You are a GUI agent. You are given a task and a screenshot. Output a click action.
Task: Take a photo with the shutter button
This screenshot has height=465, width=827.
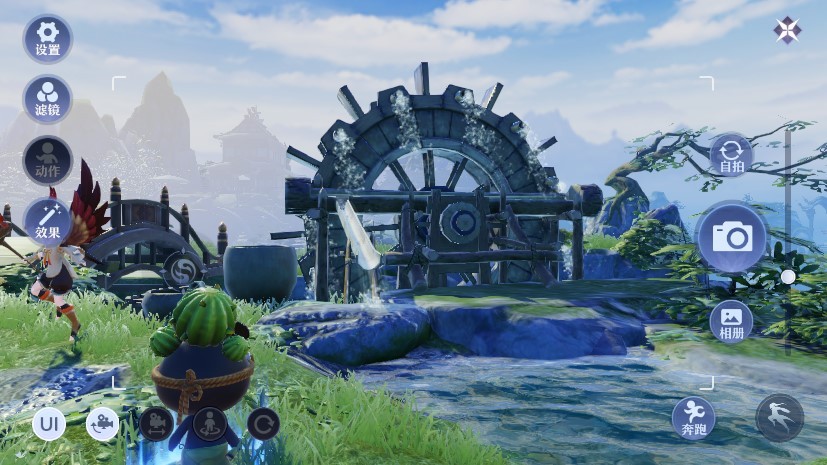pyautogui.click(x=731, y=237)
